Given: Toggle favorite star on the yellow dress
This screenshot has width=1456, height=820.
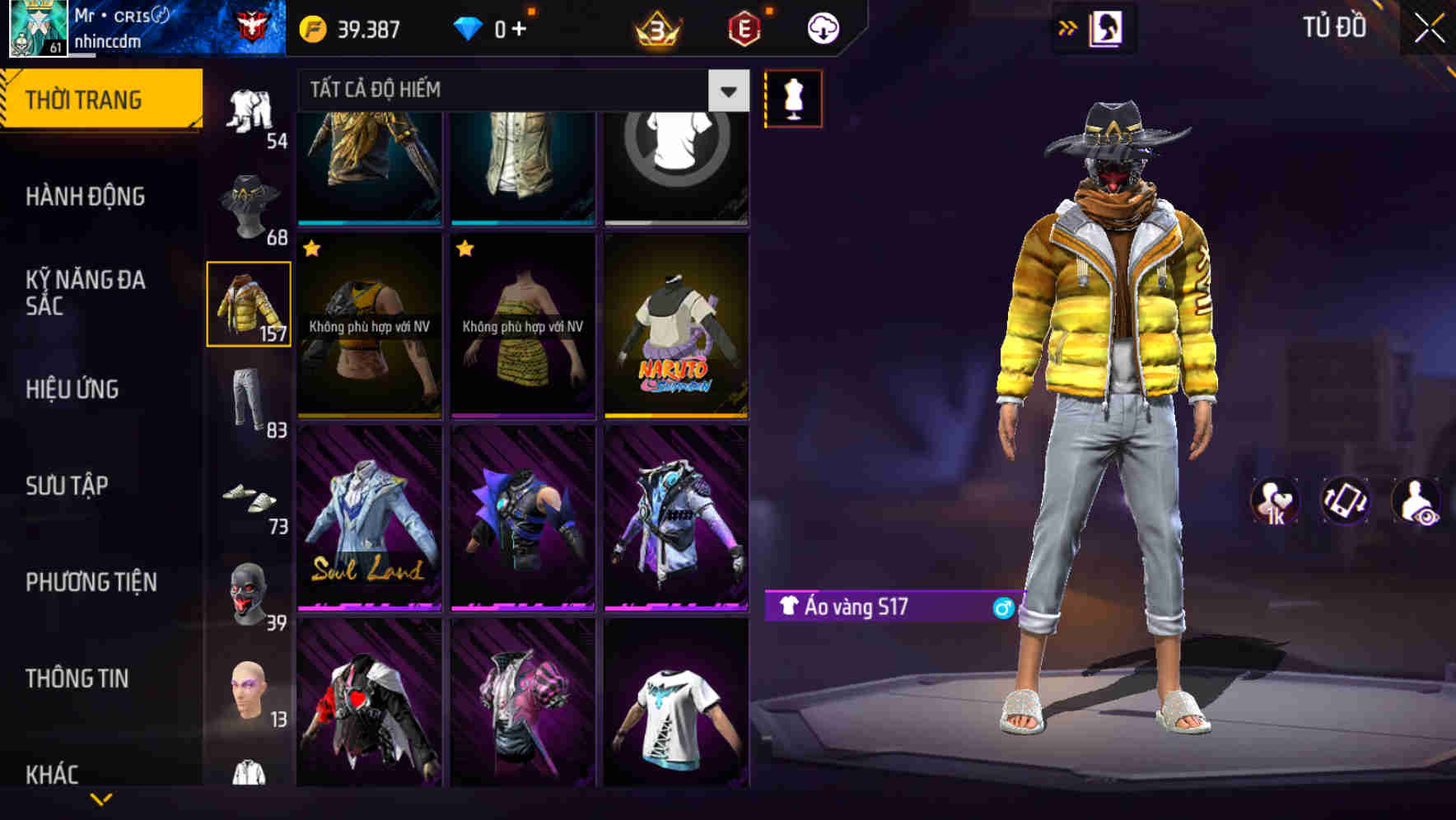Looking at the screenshot, I should pyautogui.click(x=466, y=246).
